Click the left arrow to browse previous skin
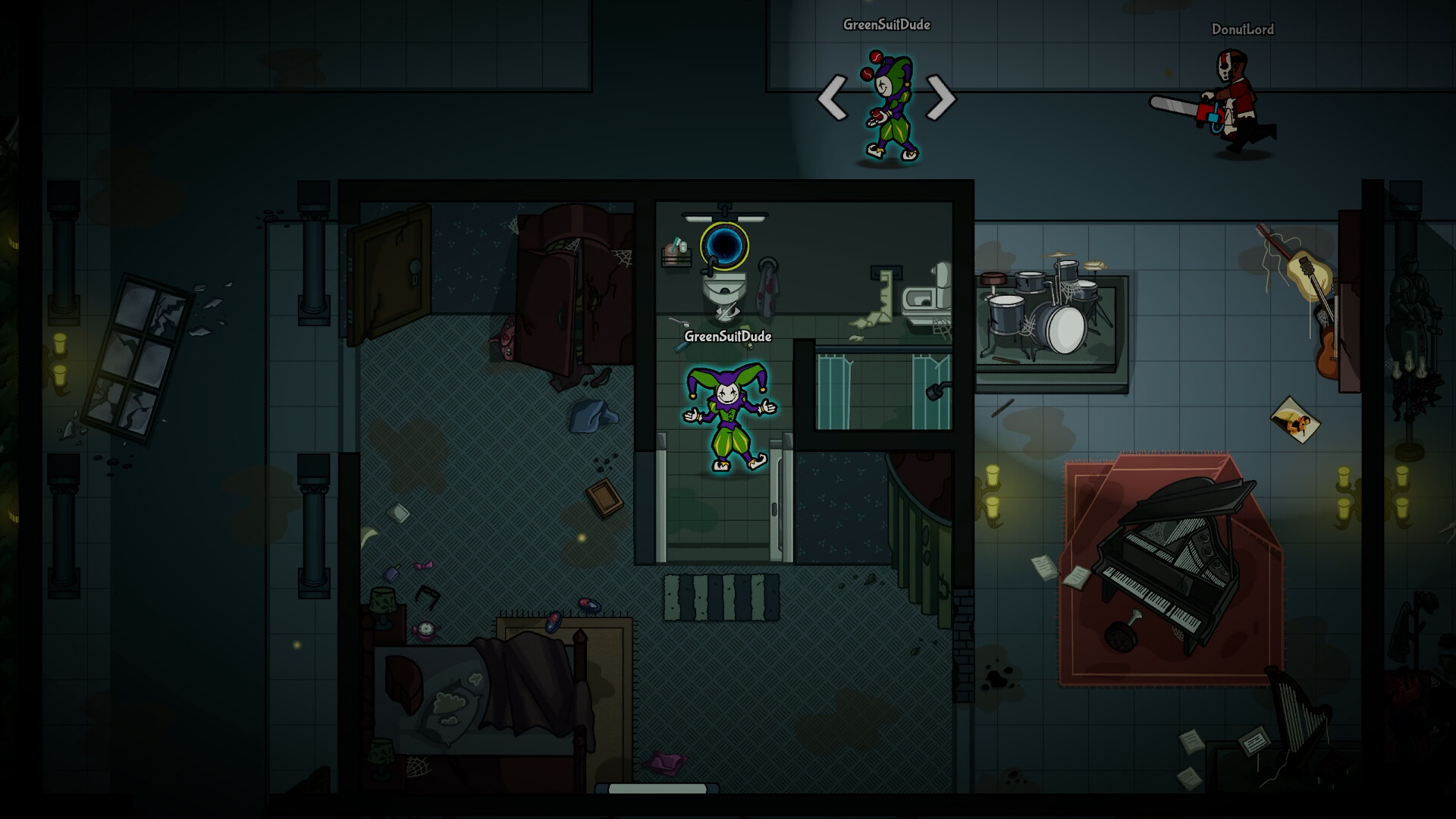Image resolution: width=1456 pixels, height=819 pixels. (833, 99)
